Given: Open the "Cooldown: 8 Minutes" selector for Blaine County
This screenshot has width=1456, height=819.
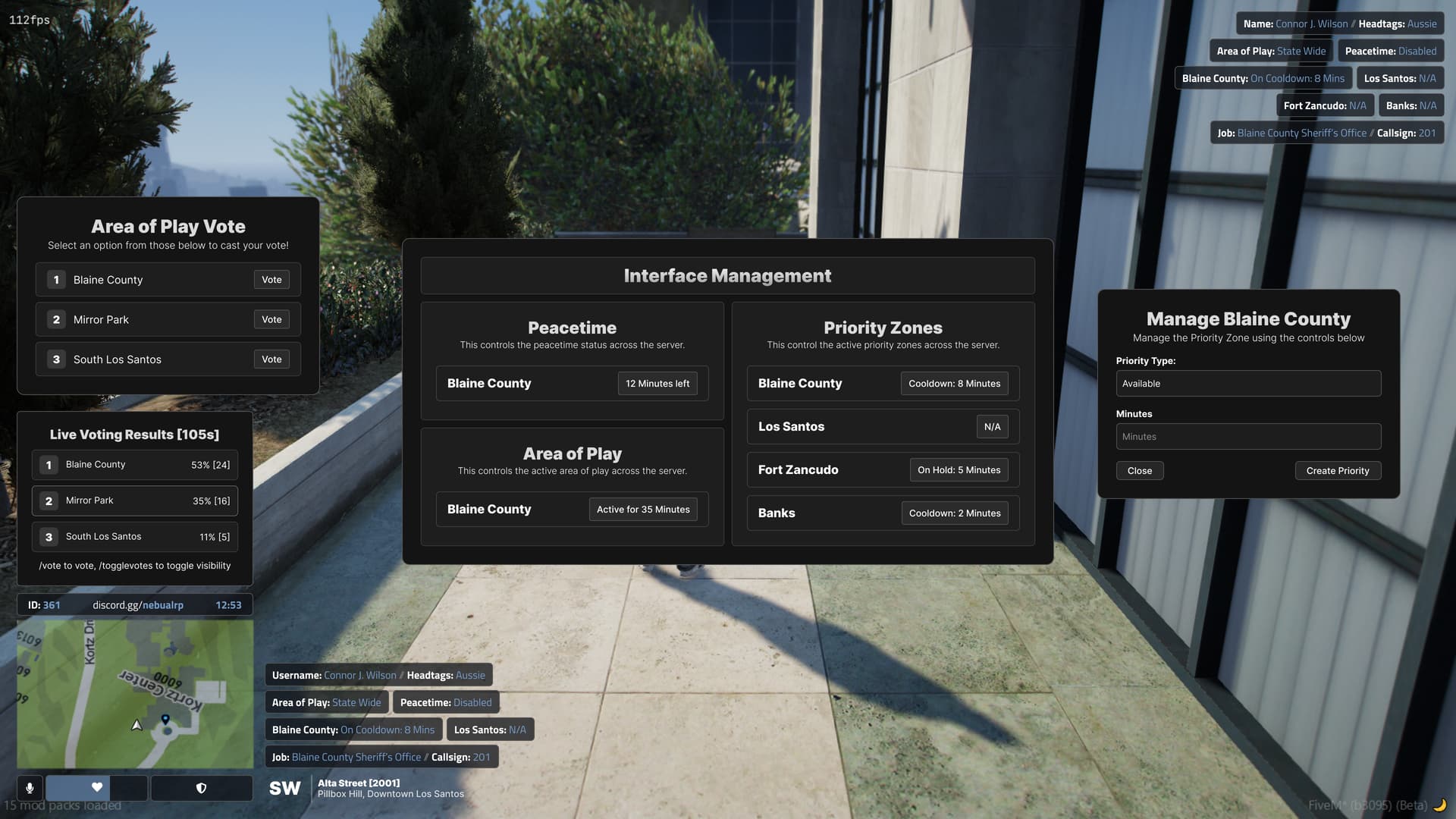Looking at the screenshot, I should [955, 383].
